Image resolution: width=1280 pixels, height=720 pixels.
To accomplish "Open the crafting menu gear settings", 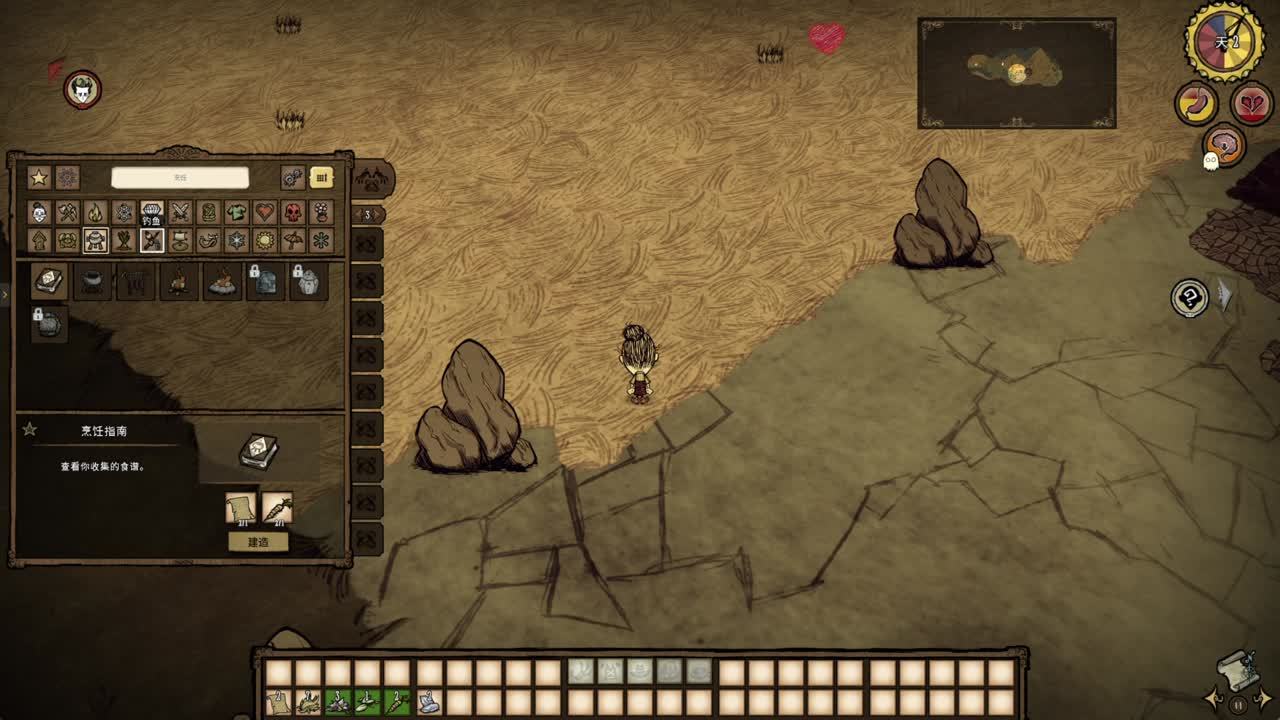I will click(x=292, y=178).
